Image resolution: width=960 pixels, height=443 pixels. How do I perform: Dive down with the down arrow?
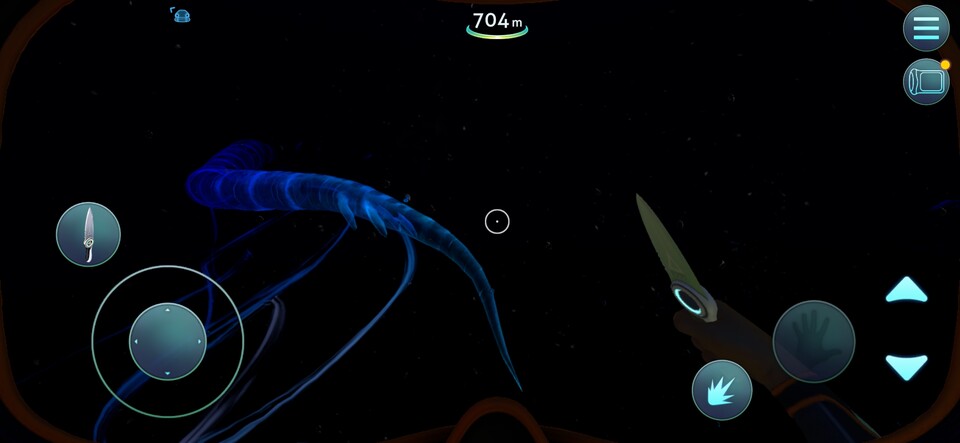pos(906,367)
